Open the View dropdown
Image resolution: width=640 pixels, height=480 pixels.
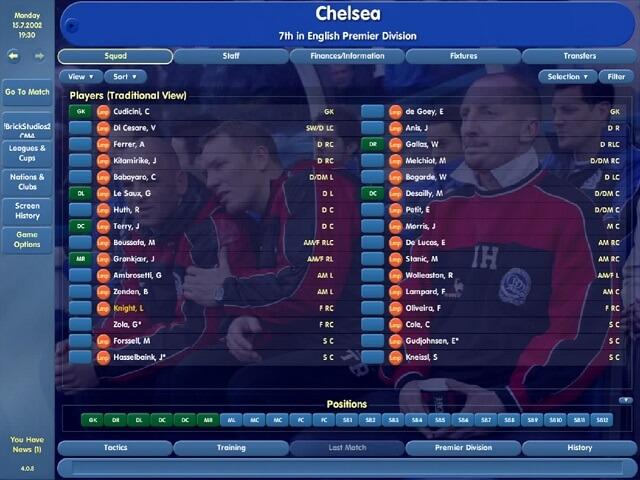point(79,76)
